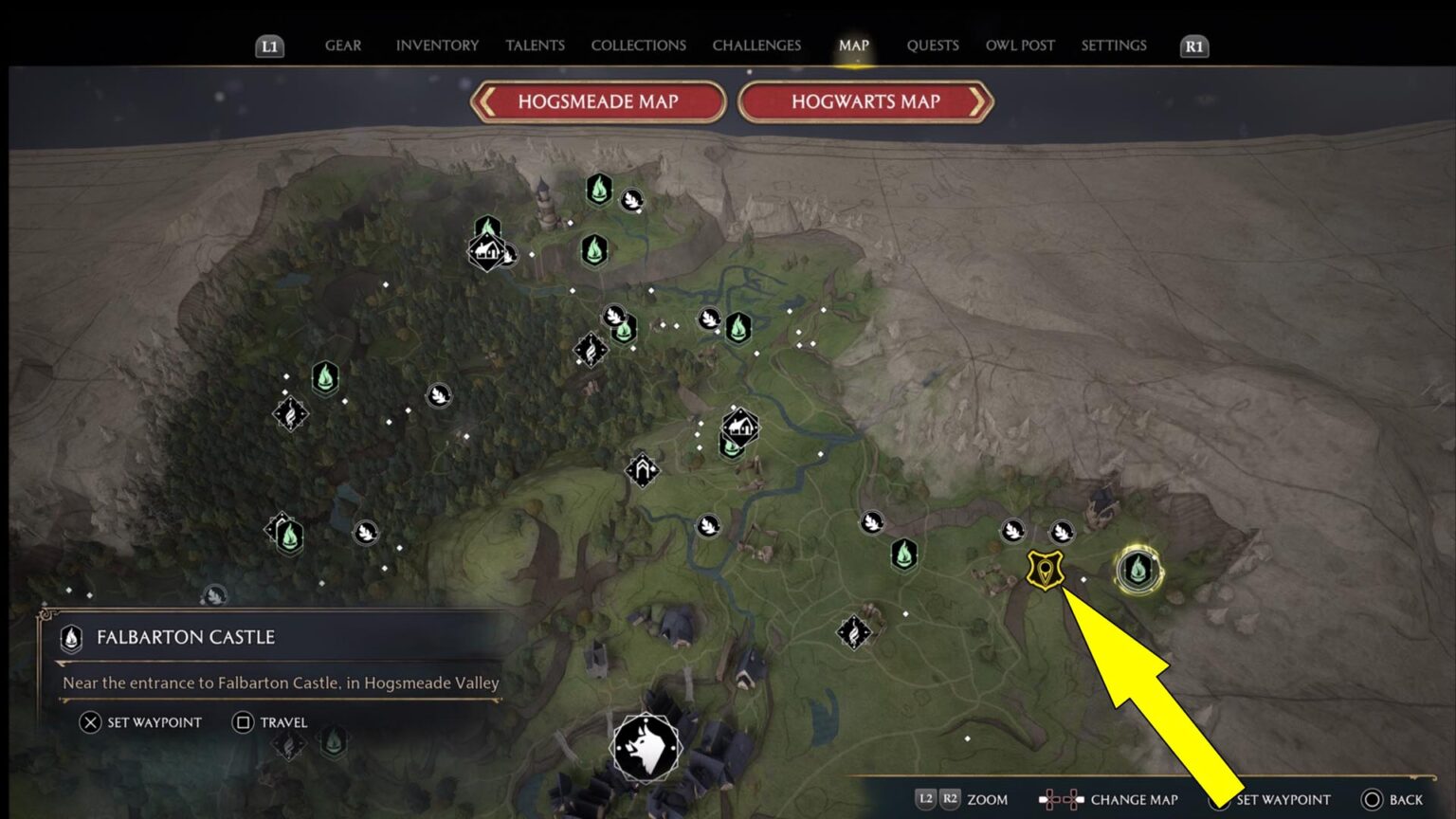Switch to the QUESTS tab

(x=933, y=45)
